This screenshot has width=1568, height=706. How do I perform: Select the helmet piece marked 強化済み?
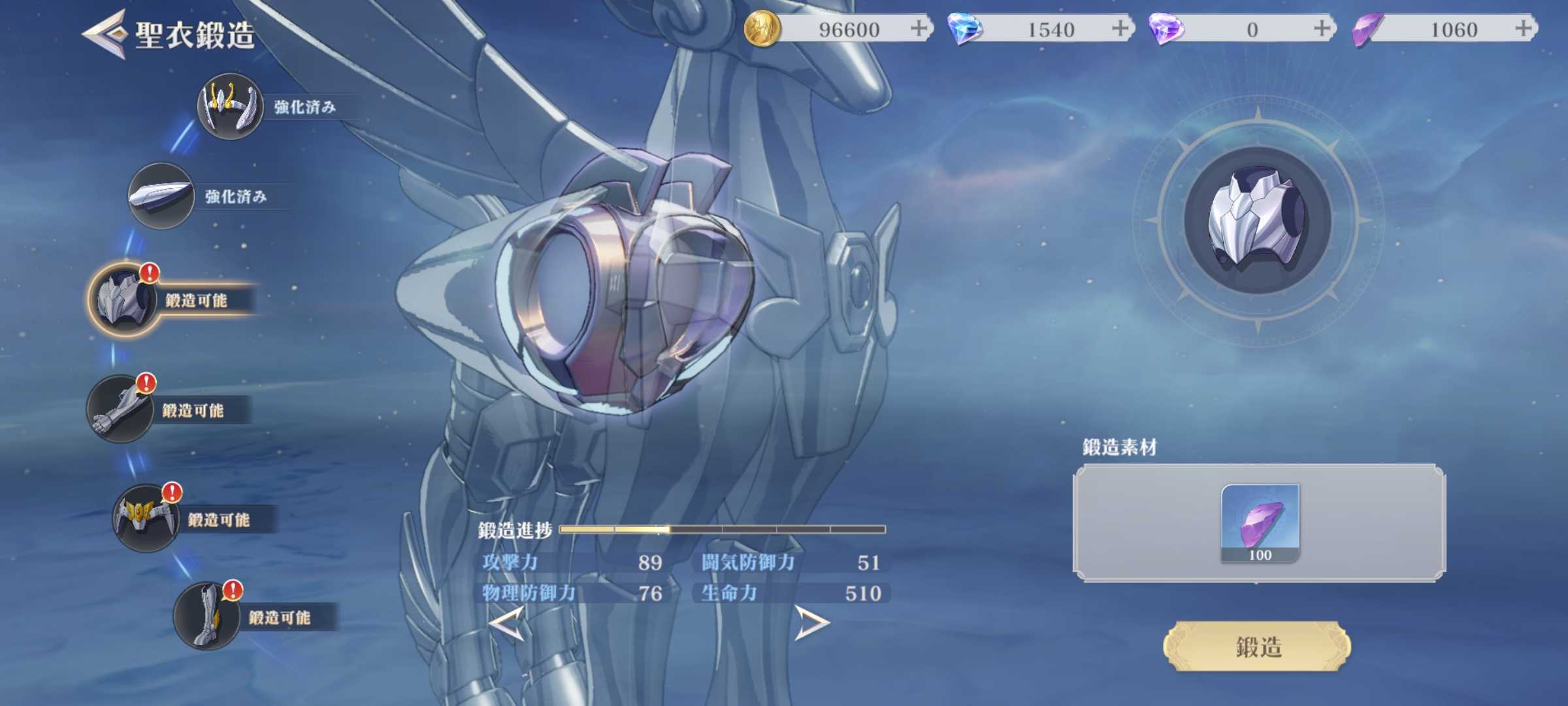[230, 108]
